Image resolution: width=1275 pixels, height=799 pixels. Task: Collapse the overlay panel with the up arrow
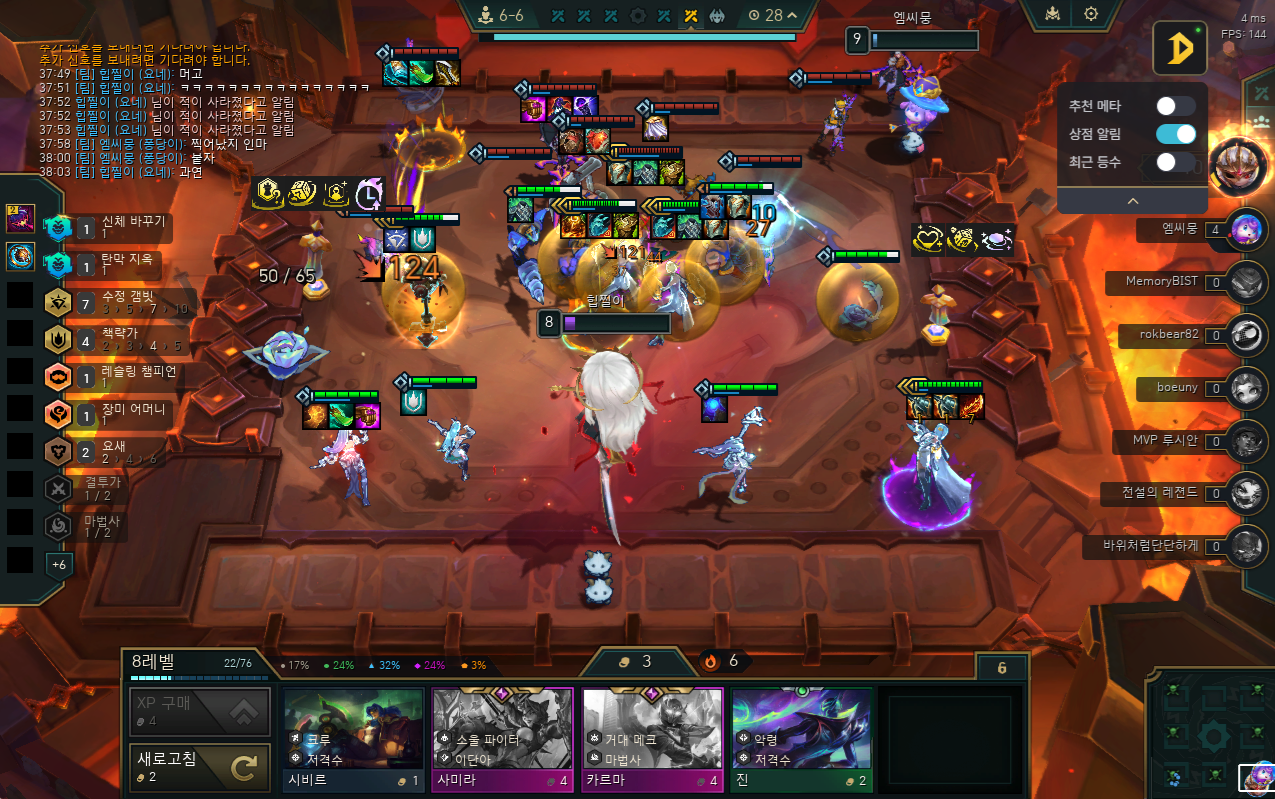coord(1132,200)
